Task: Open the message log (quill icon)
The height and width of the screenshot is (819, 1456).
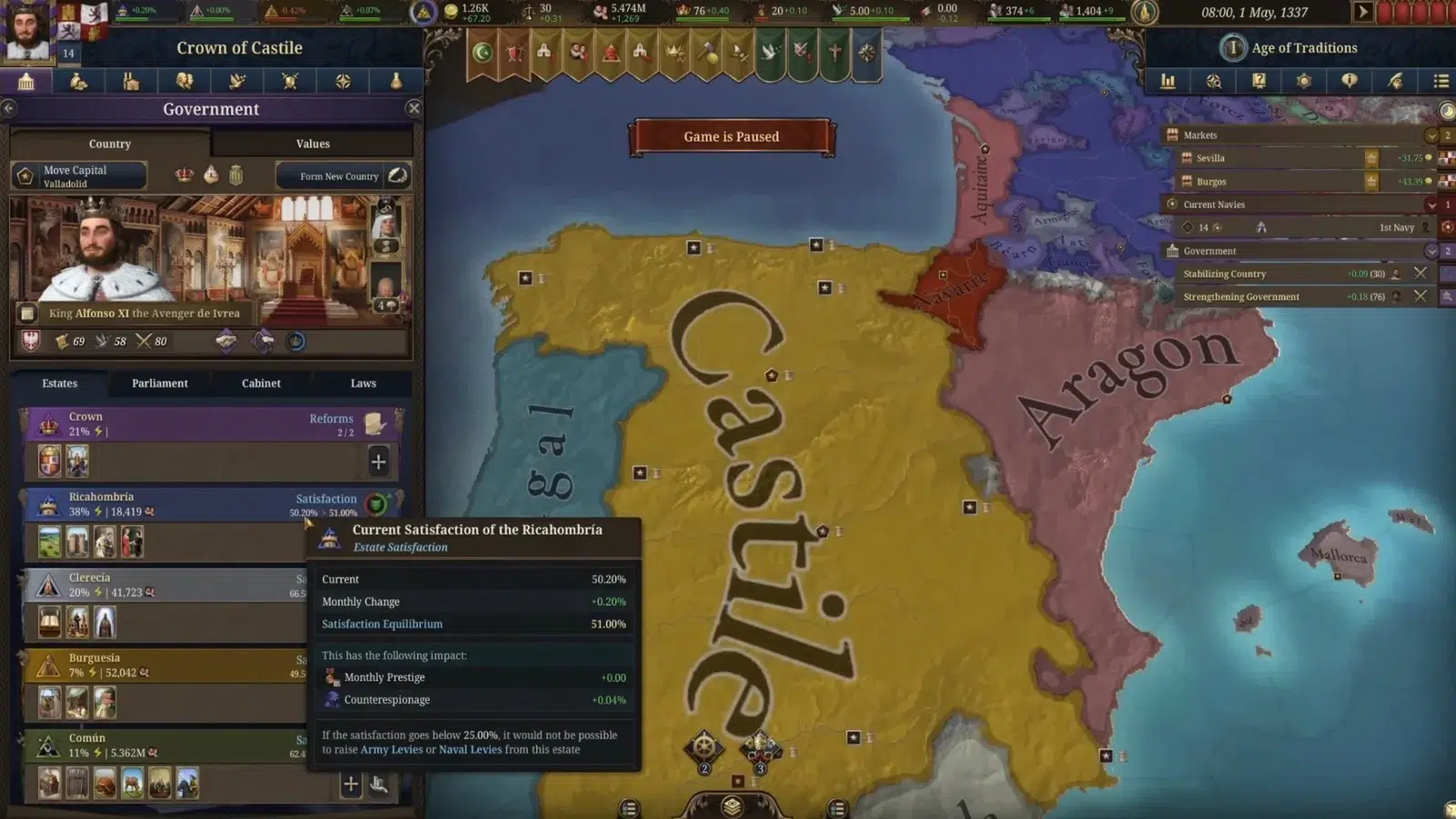Action: [x=1394, y=81]
